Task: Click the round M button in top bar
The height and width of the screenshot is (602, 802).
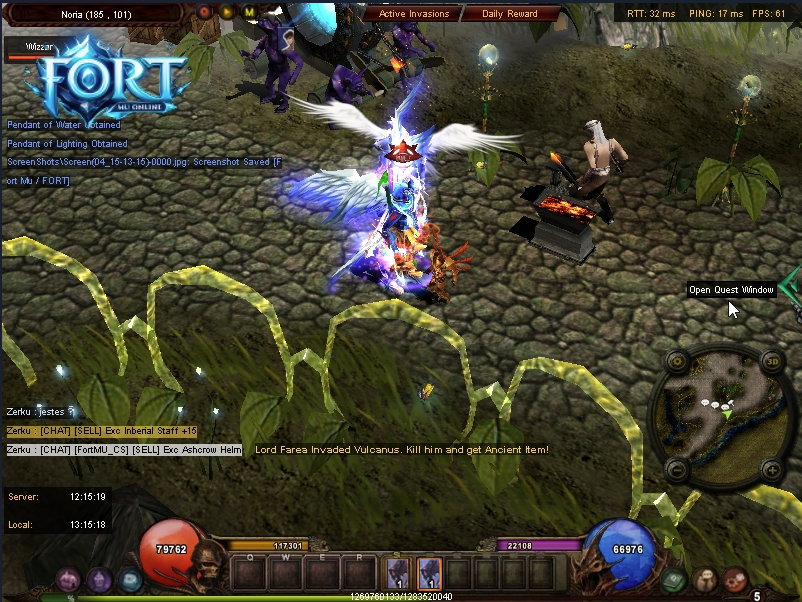Action: click(x=249, y=13)
